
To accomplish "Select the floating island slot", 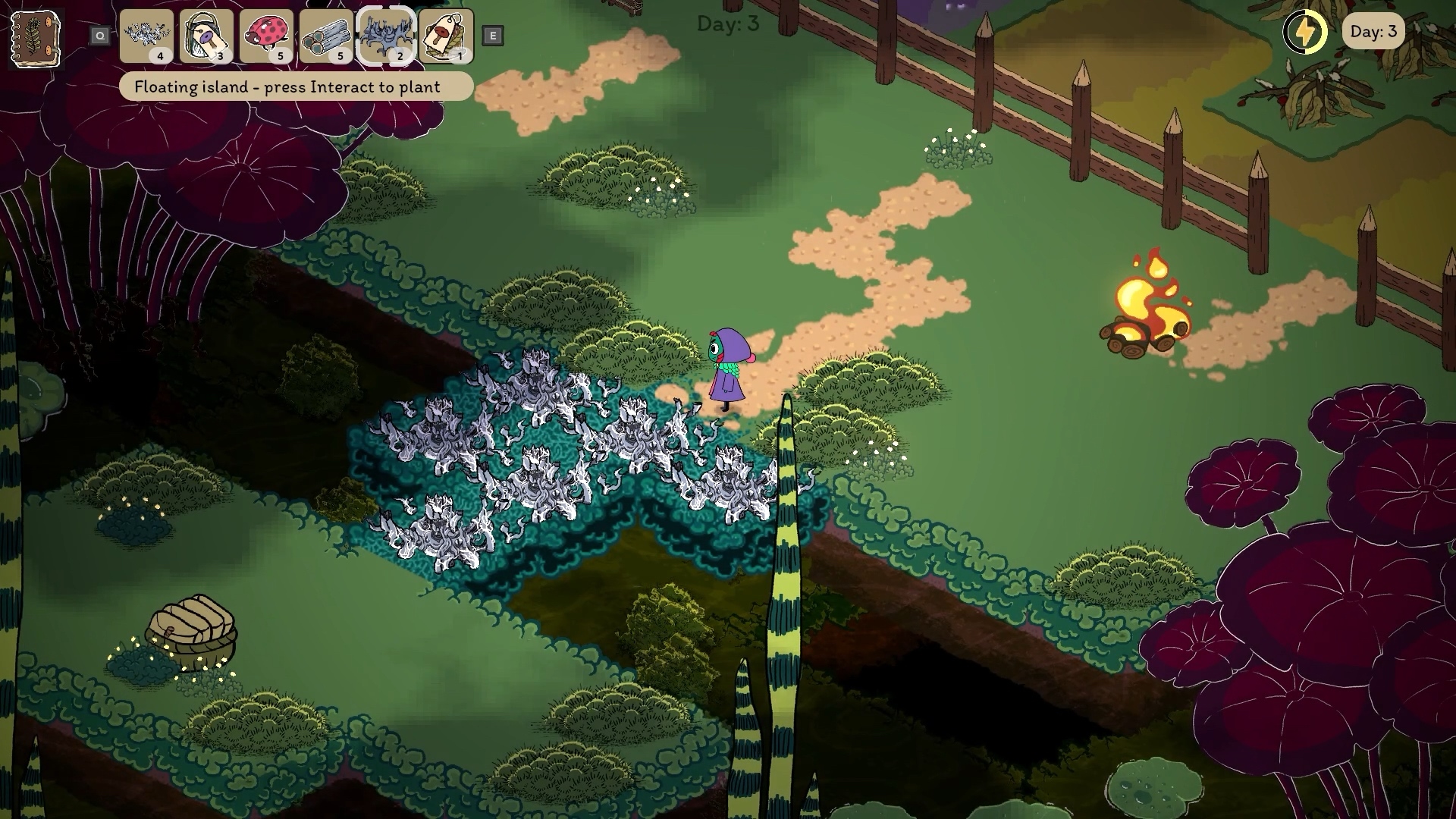I will pyautogui.click(x=386, y=36).
